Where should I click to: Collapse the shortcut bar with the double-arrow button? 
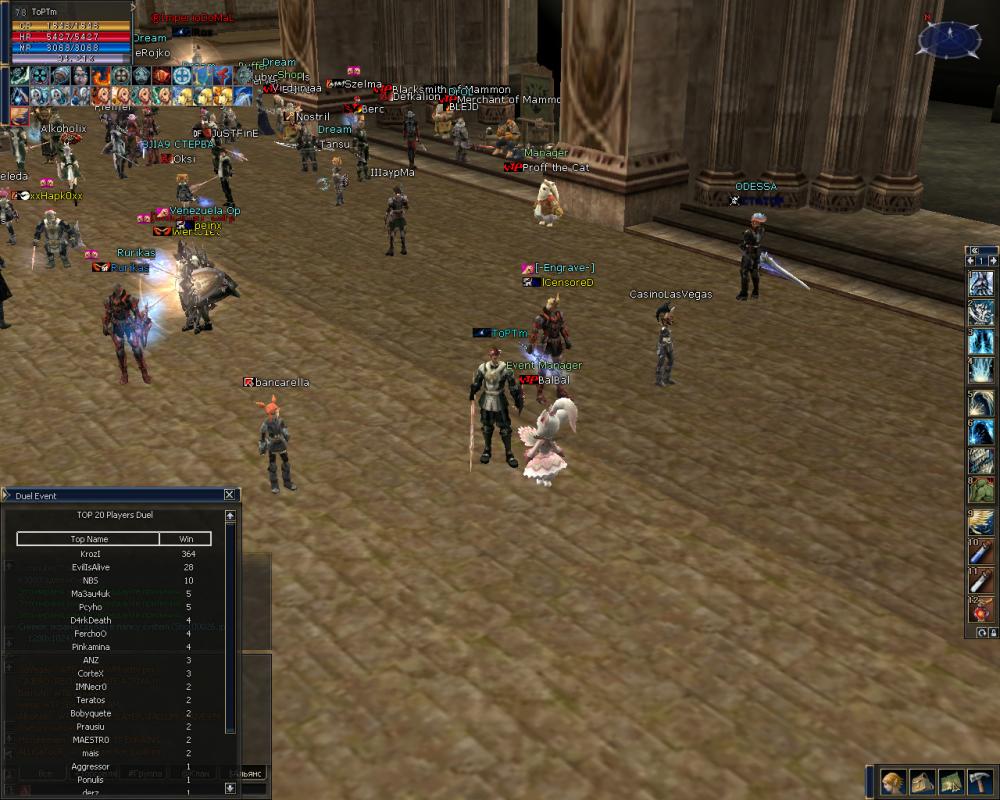click(x=974, y=250)
